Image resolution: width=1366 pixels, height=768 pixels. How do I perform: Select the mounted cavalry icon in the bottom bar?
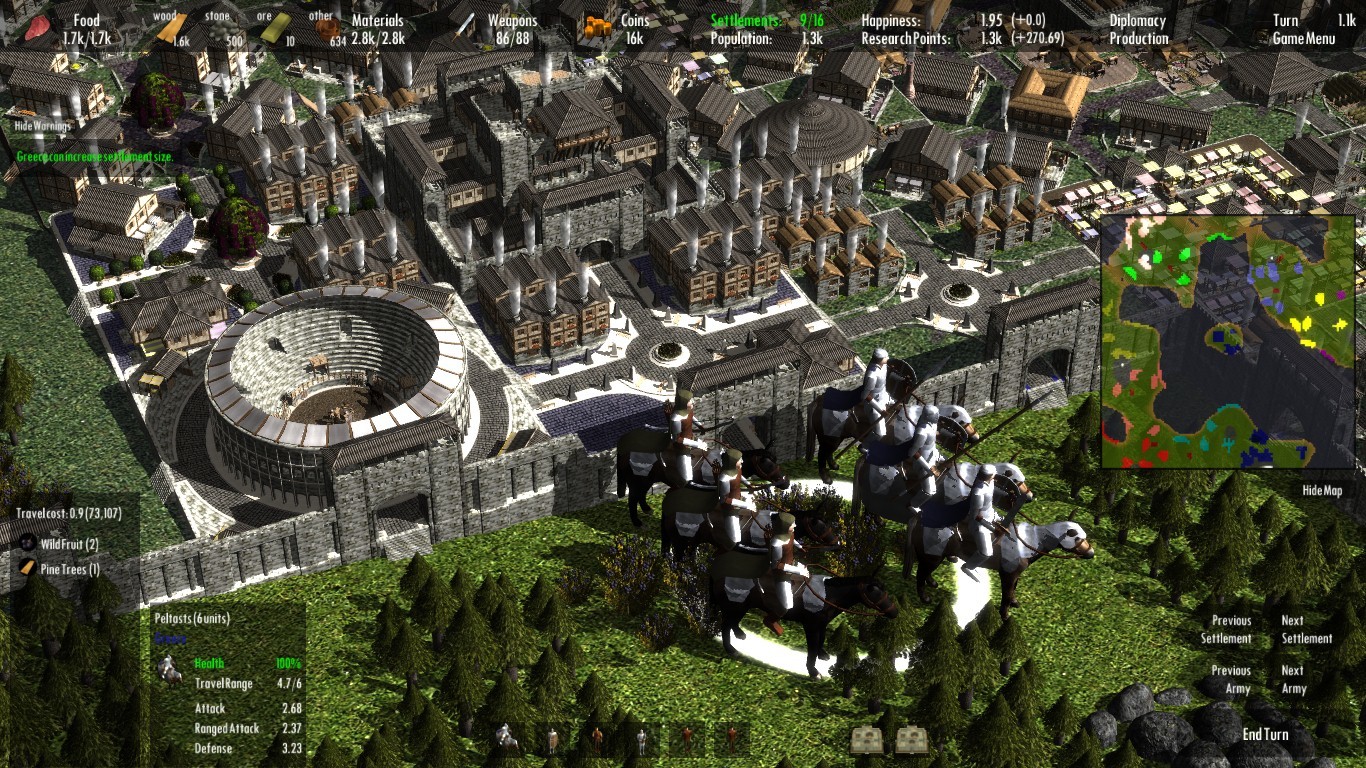pyautogui.click(x=505, y=738)
